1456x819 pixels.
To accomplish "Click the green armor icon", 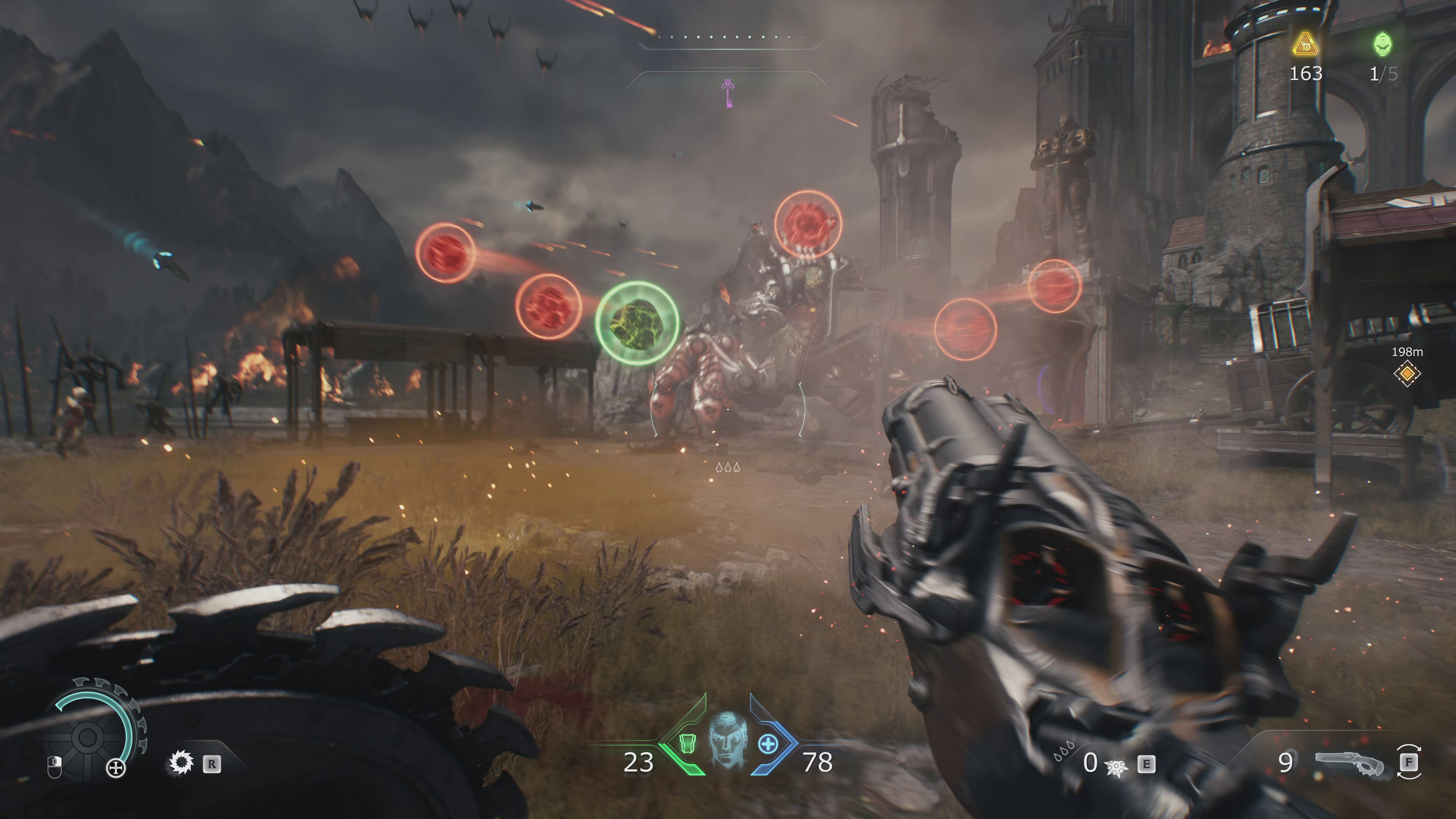I will [x=687, y=744].
